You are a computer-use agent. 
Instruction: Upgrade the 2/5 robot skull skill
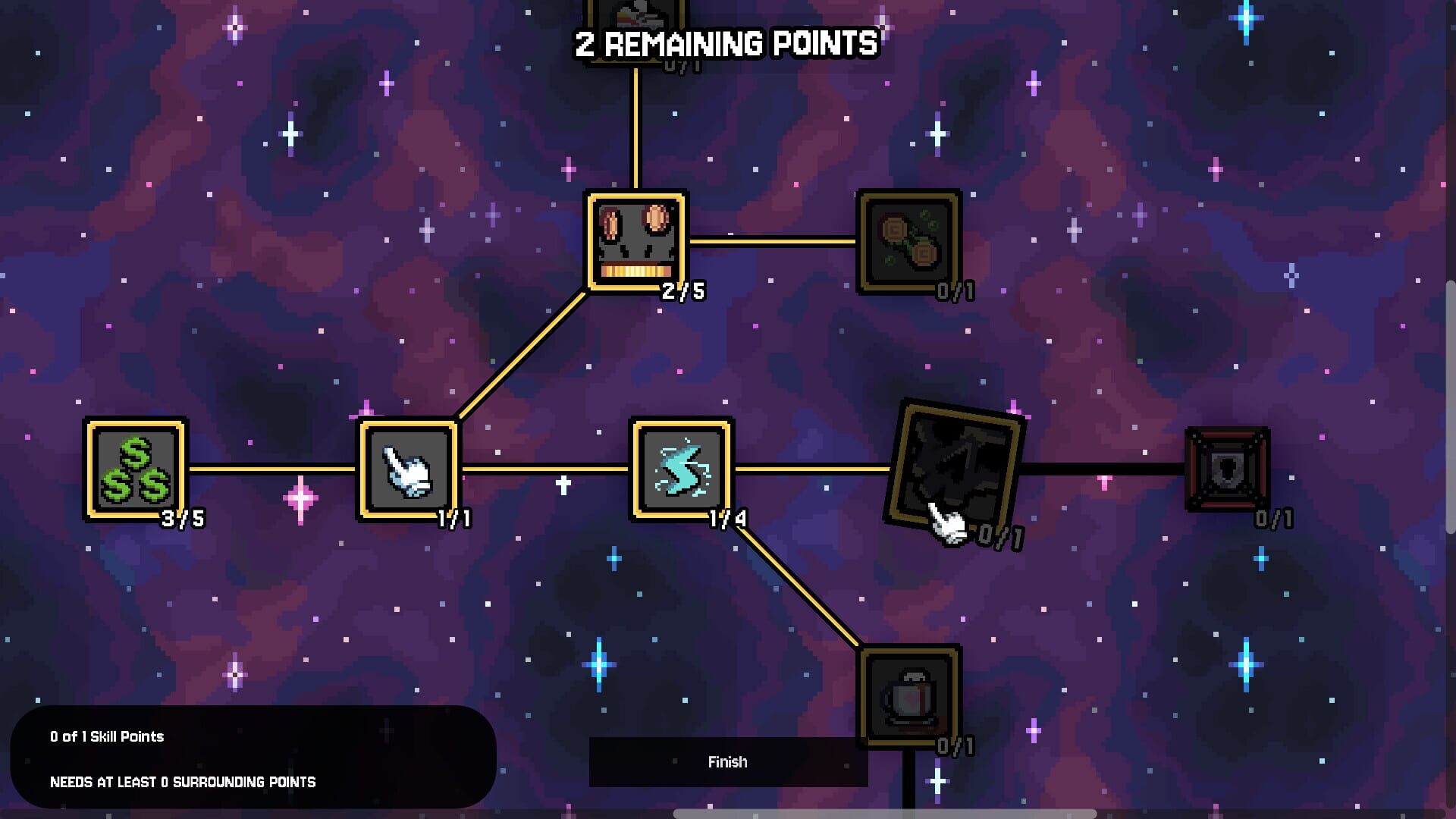pos(634,243)
